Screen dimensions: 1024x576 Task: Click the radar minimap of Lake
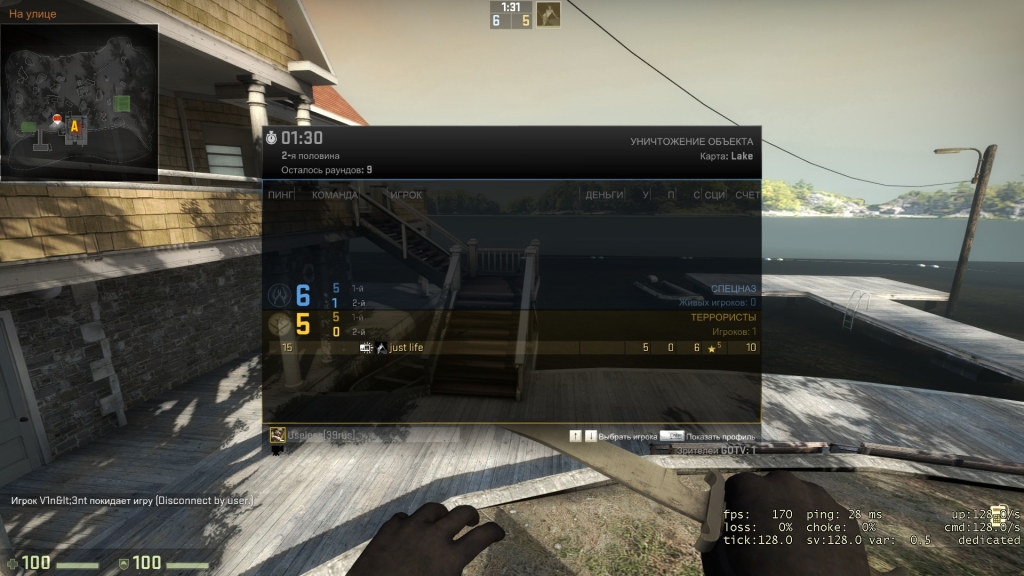coord(79,100)
